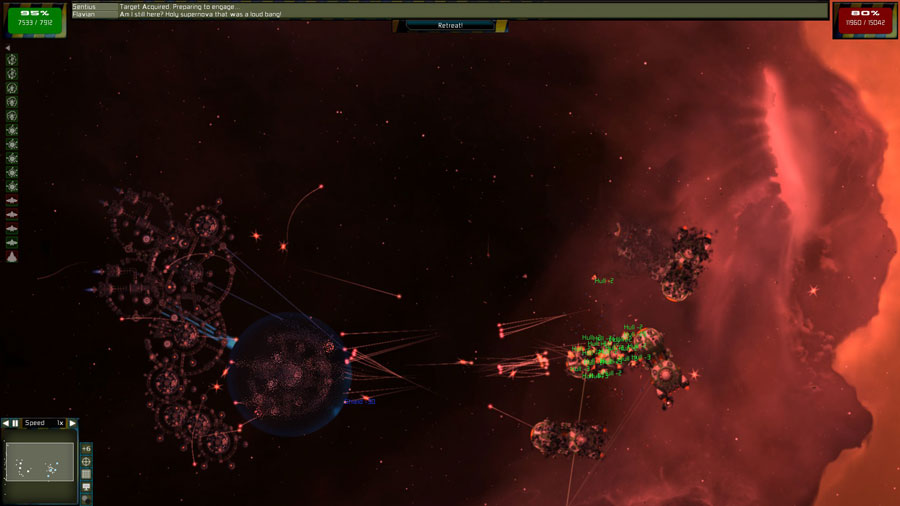The height and width of the screenshot is (506, 900).
Task: Decrease battle speed with left arrow
Action: coord(5,423)
